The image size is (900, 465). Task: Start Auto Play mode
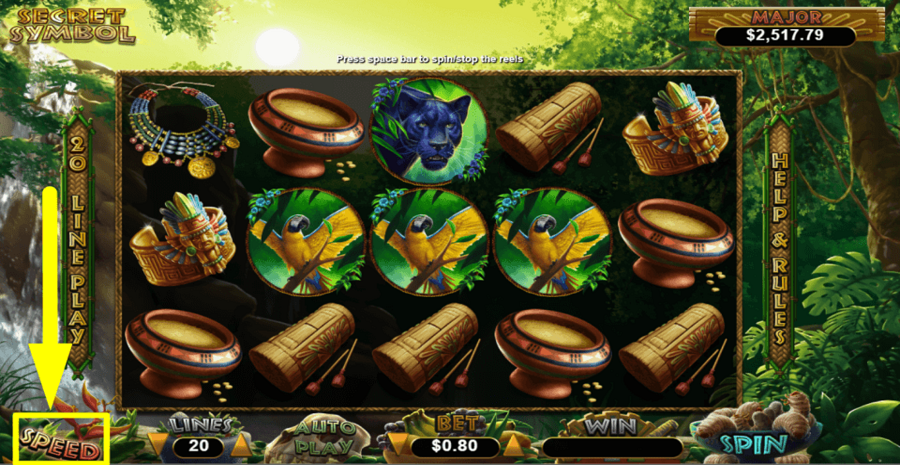[320, 440]
